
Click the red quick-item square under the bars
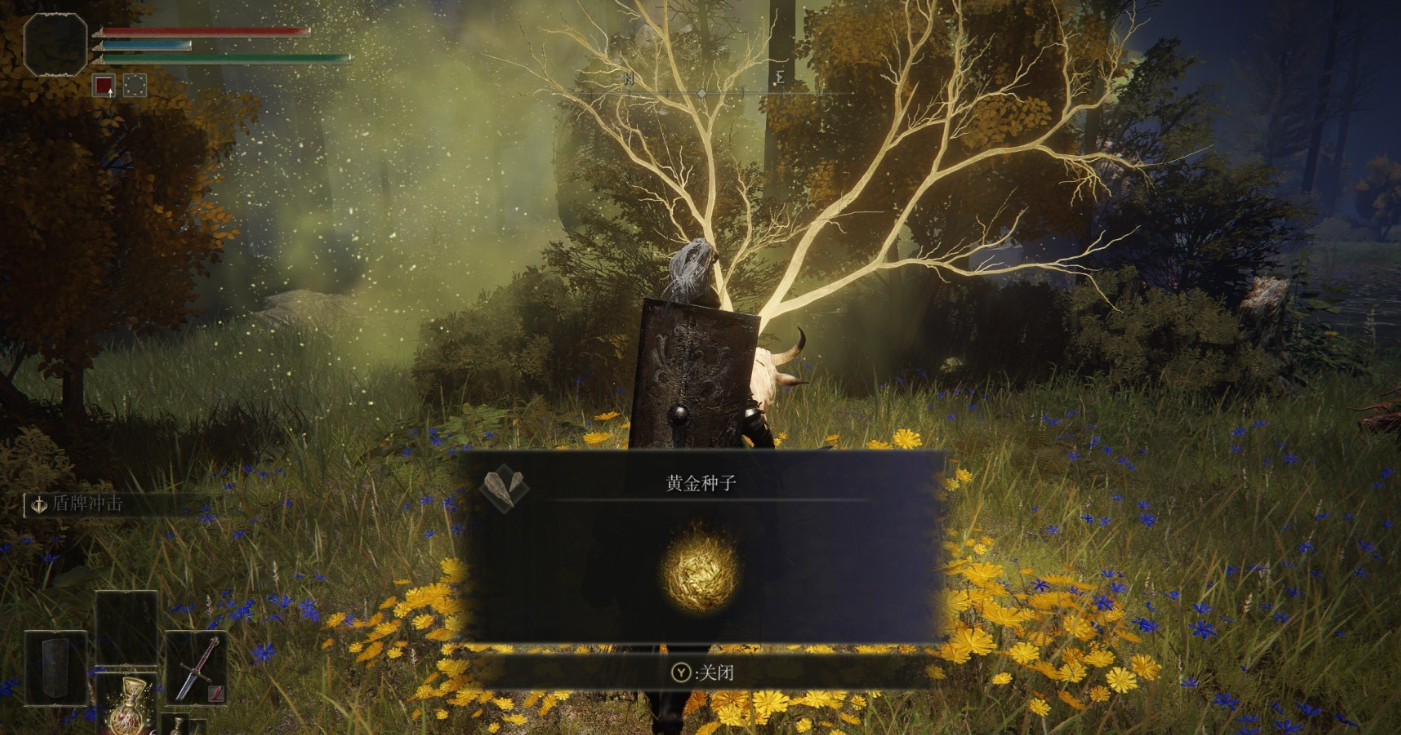point(104,85)
